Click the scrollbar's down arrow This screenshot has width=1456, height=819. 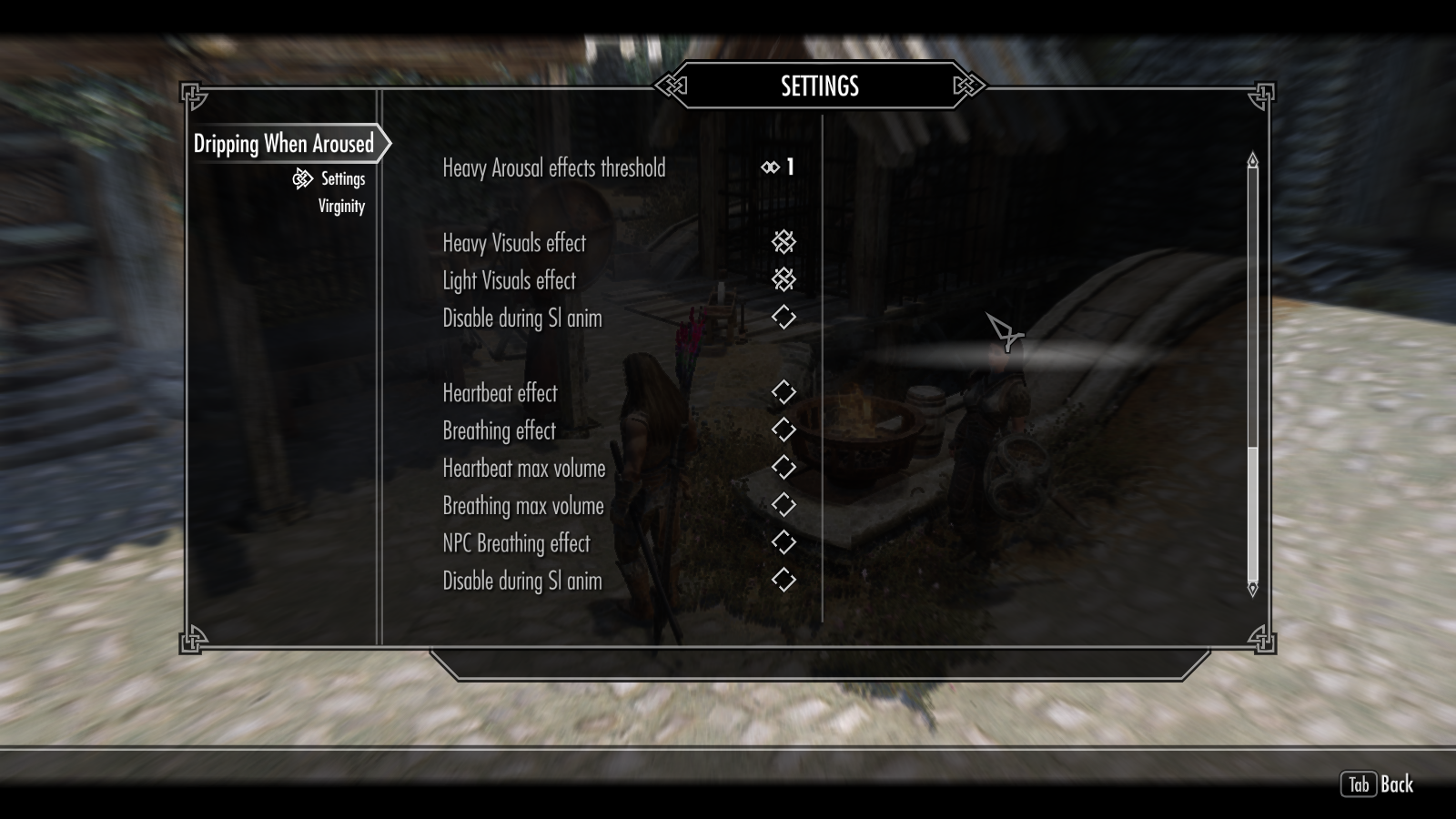coord(1252,589)
